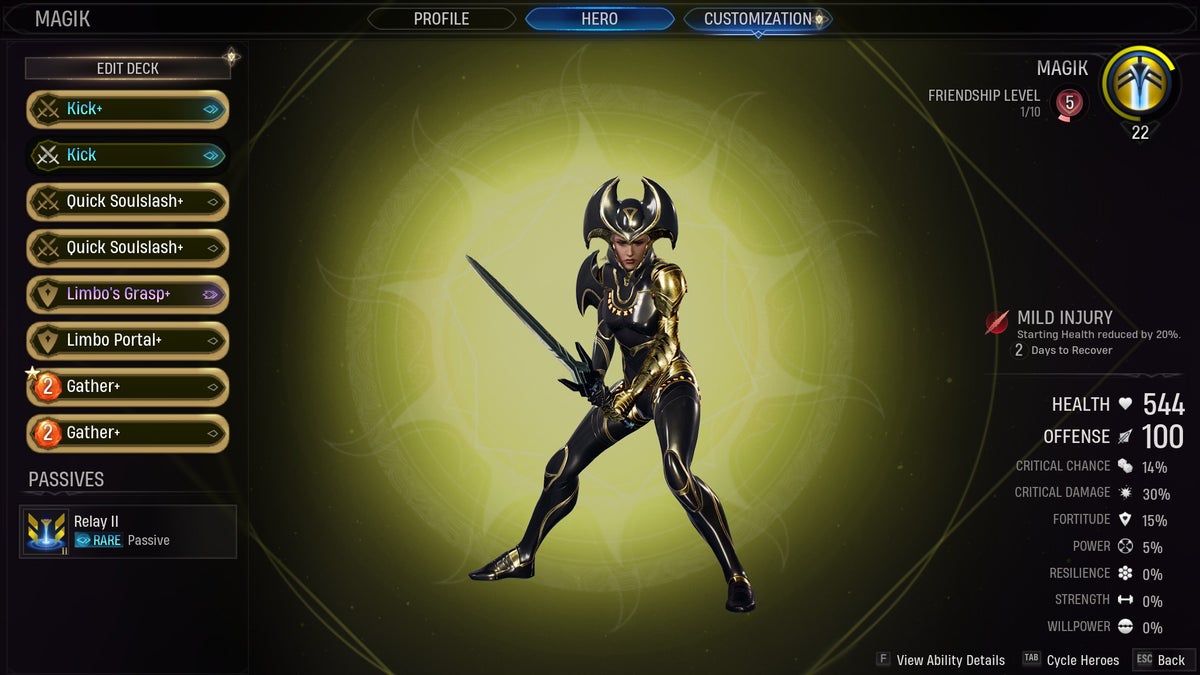Pick the Kick+ card
Viewport: 1200px width, 675px height.
(127, 109)
